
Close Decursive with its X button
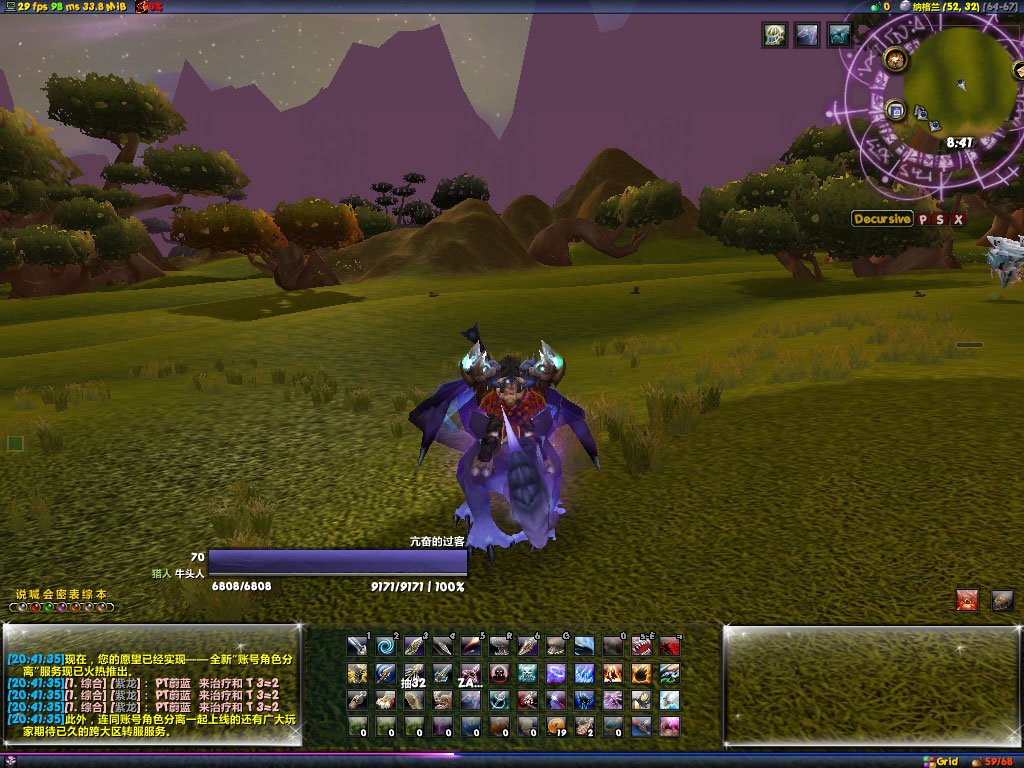[958, 219]
